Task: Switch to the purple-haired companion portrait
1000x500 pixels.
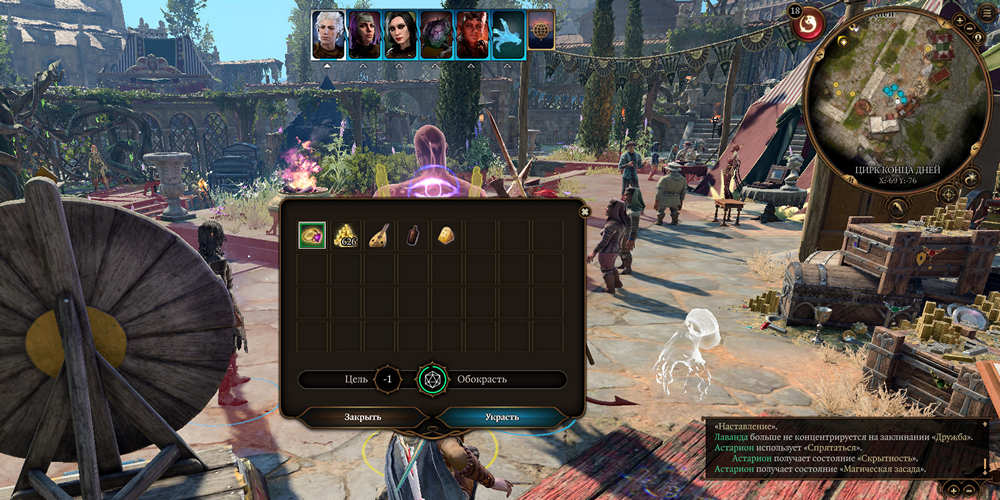Action: [x=364, y=35]
